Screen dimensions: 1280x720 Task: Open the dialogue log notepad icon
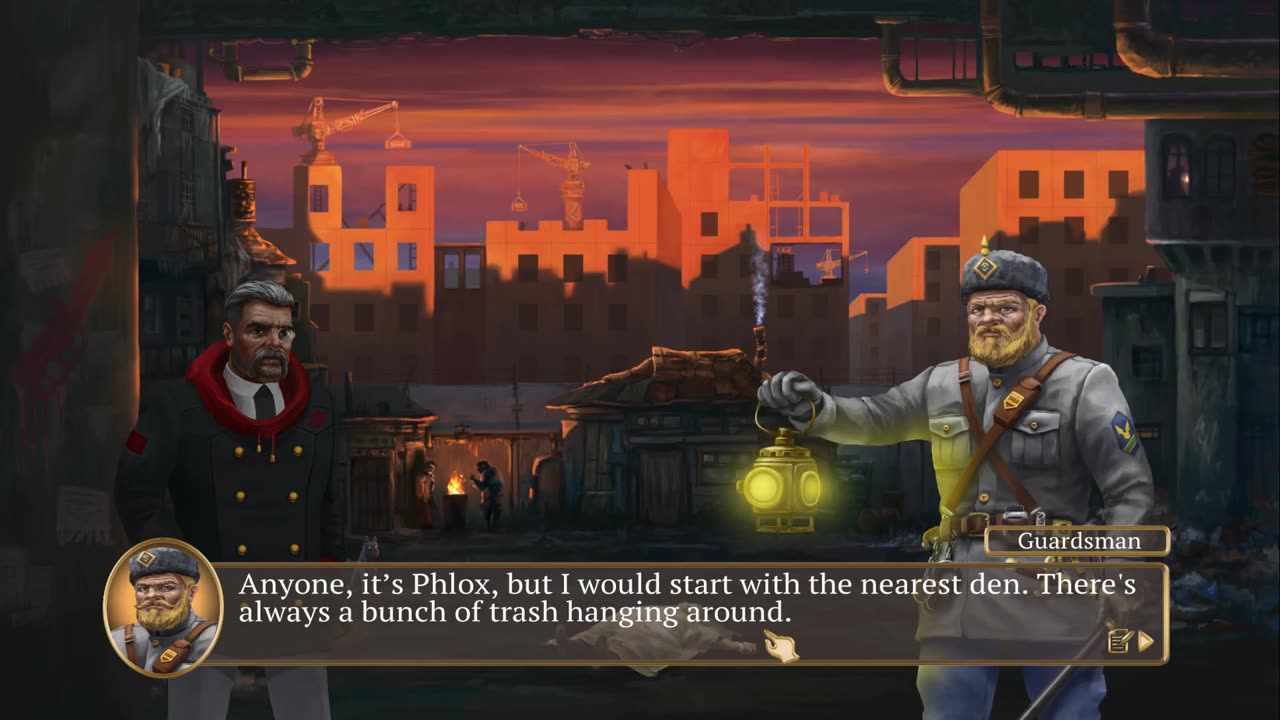[1120, 641]
